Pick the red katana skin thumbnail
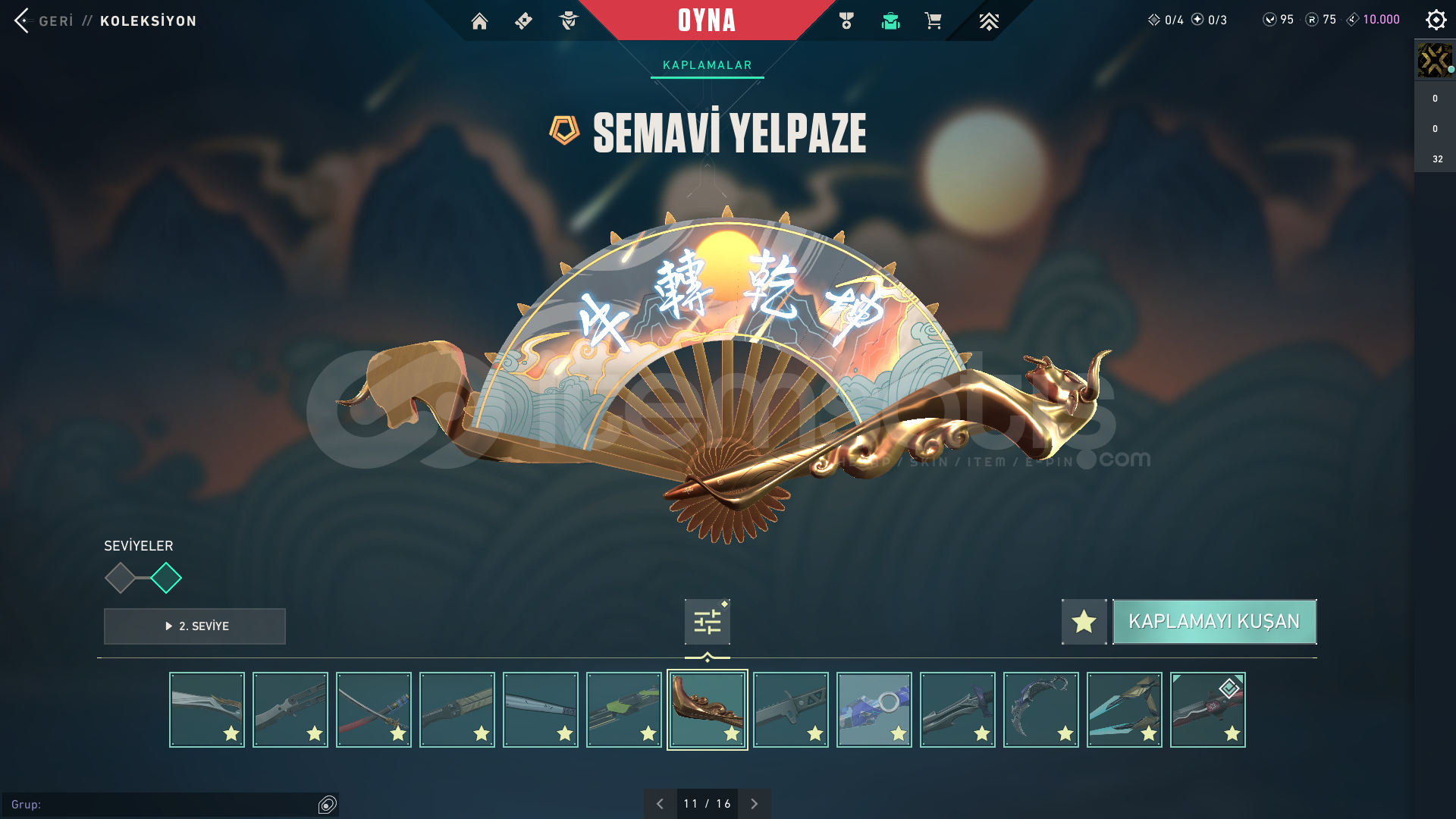Viewport: 1456px width, 819px height. click(373, 710)
